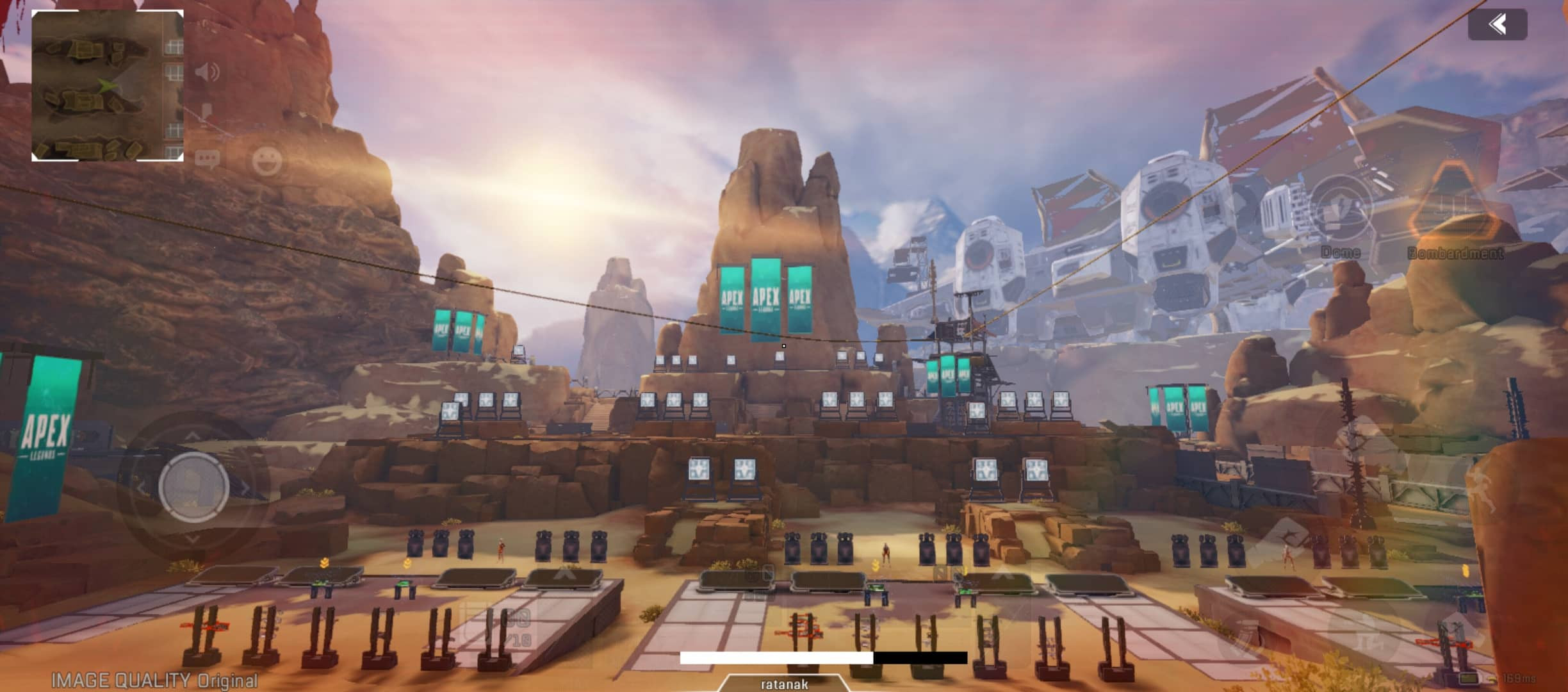Open the smiley emote wheel
The height and width of the screenshot is (692, 1568).
[267, 161]
